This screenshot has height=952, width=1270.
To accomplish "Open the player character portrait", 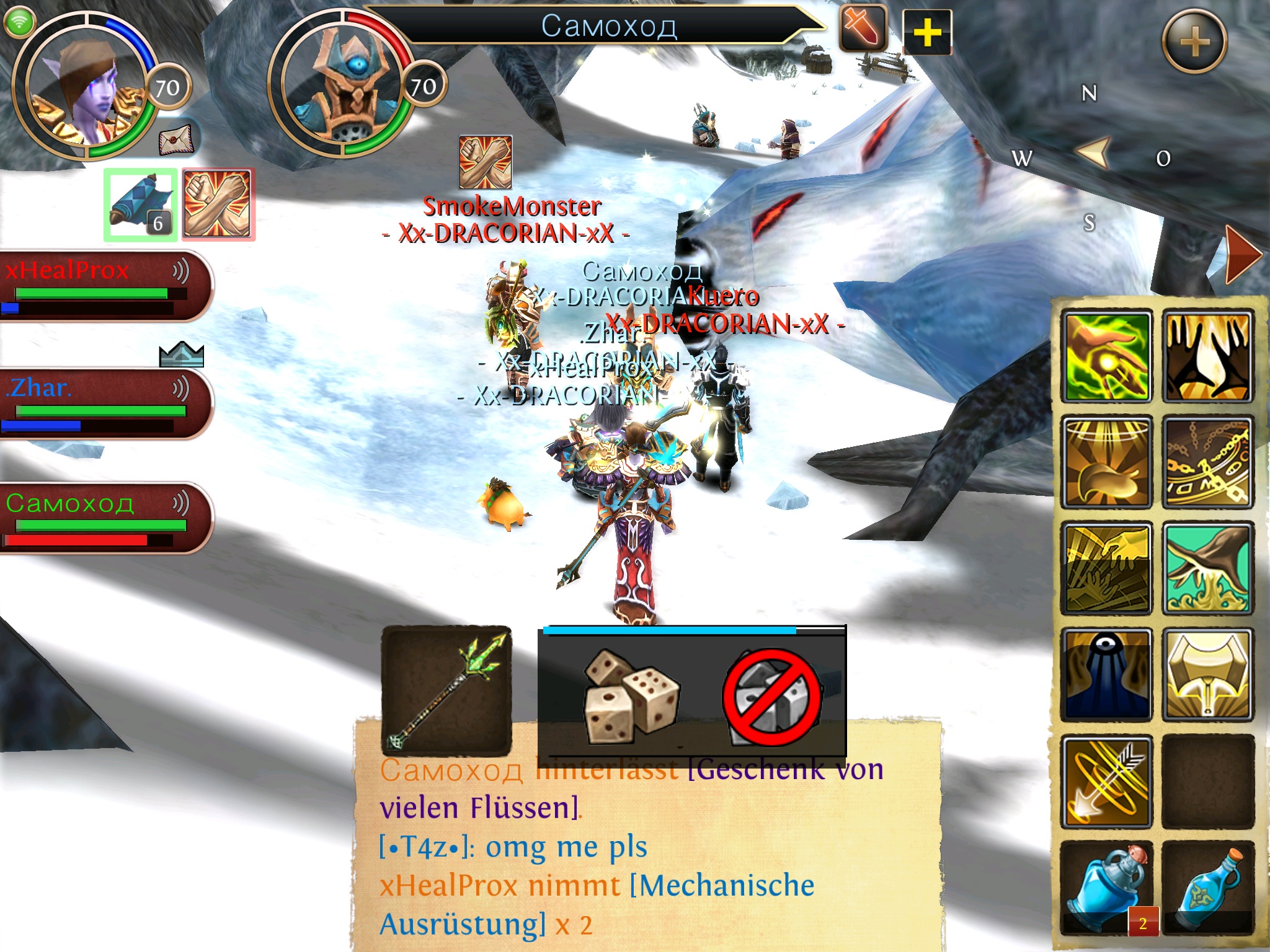I will point(84,87).
